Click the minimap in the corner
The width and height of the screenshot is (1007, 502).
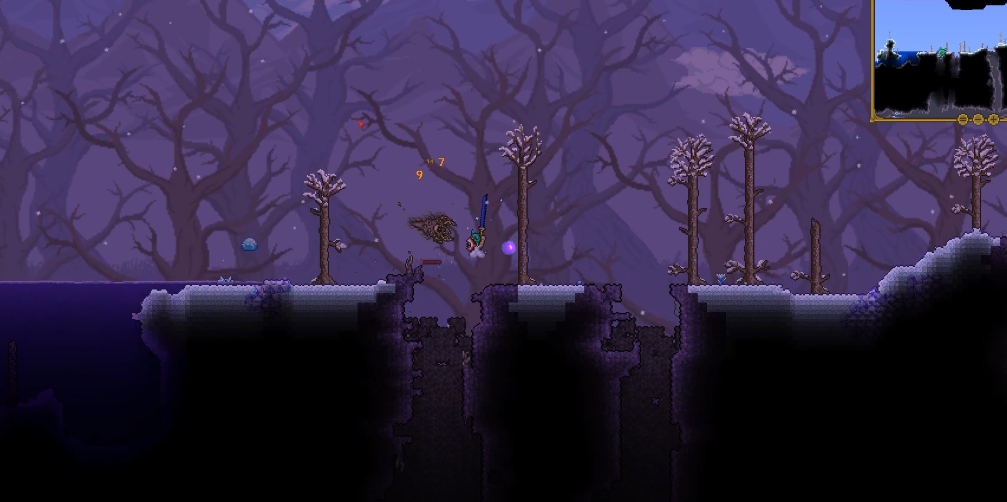(940, 60)
